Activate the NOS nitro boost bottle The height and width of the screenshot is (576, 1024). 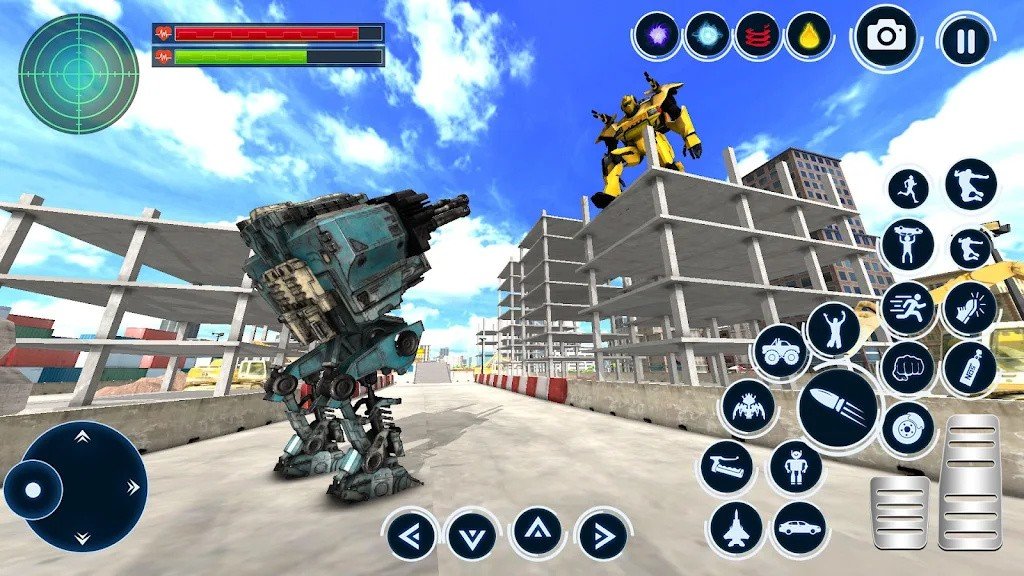coord(969,368)
